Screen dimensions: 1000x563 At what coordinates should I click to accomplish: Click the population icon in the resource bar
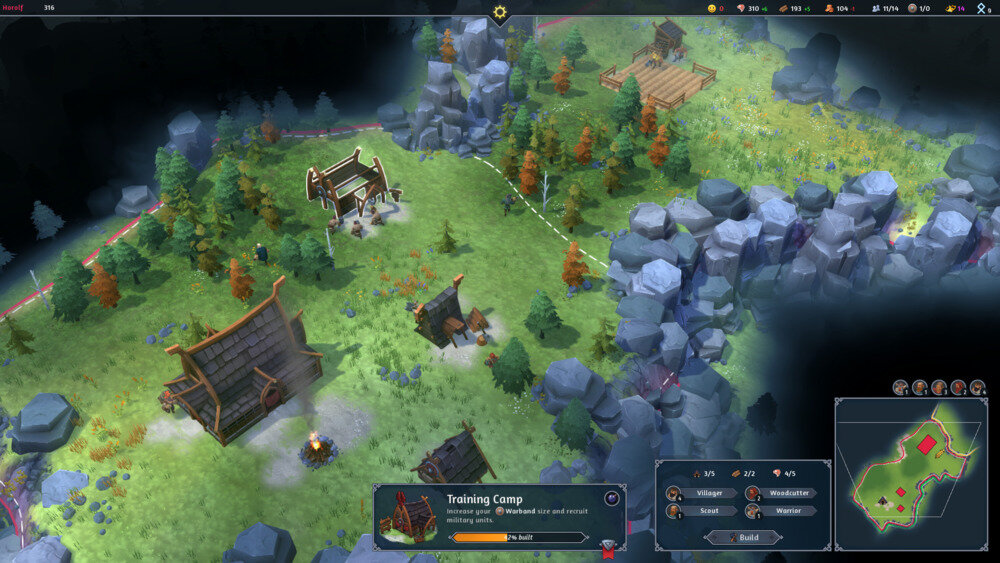pos(876,8)
